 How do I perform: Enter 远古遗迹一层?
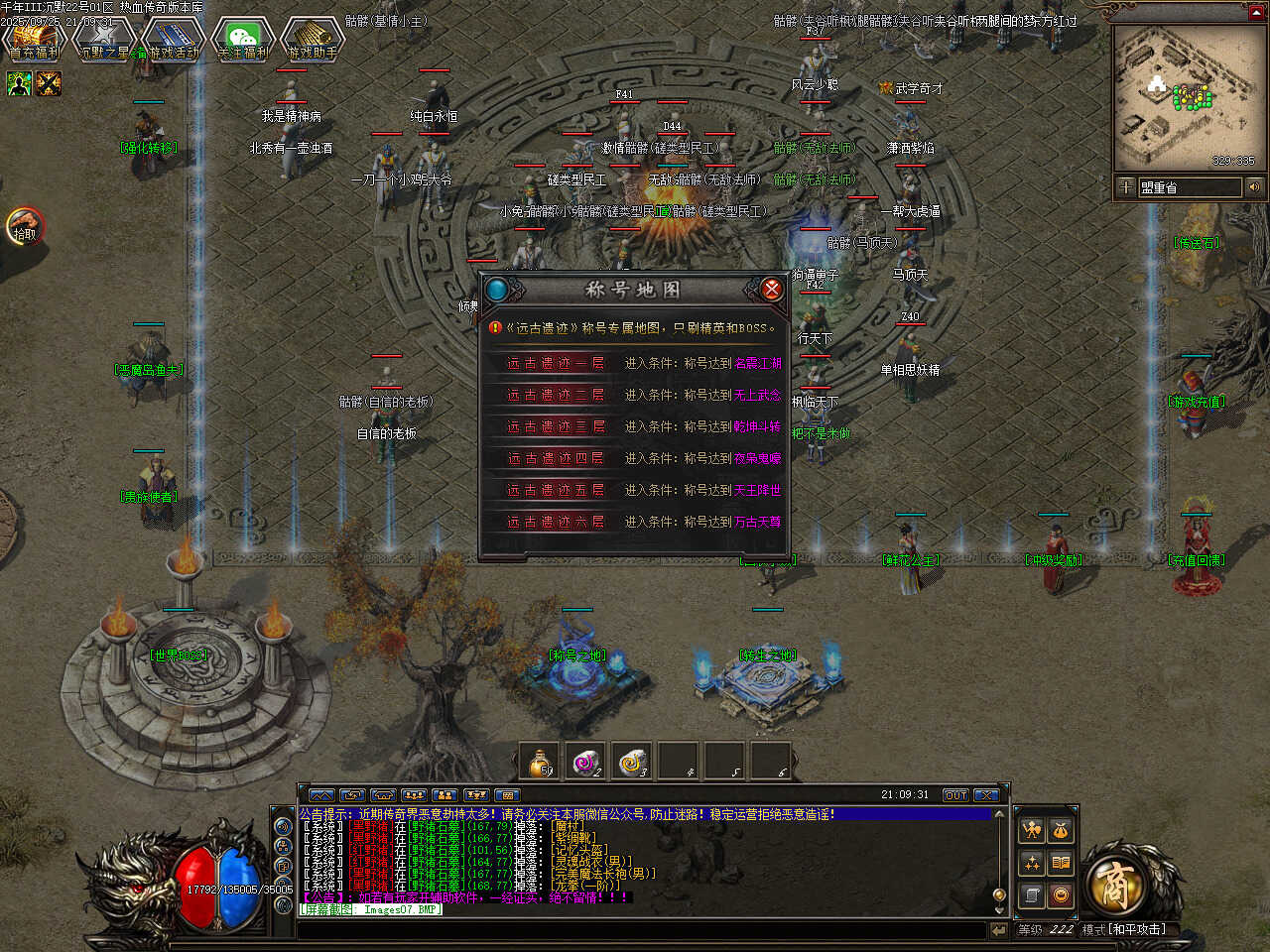tap(556, 364)
